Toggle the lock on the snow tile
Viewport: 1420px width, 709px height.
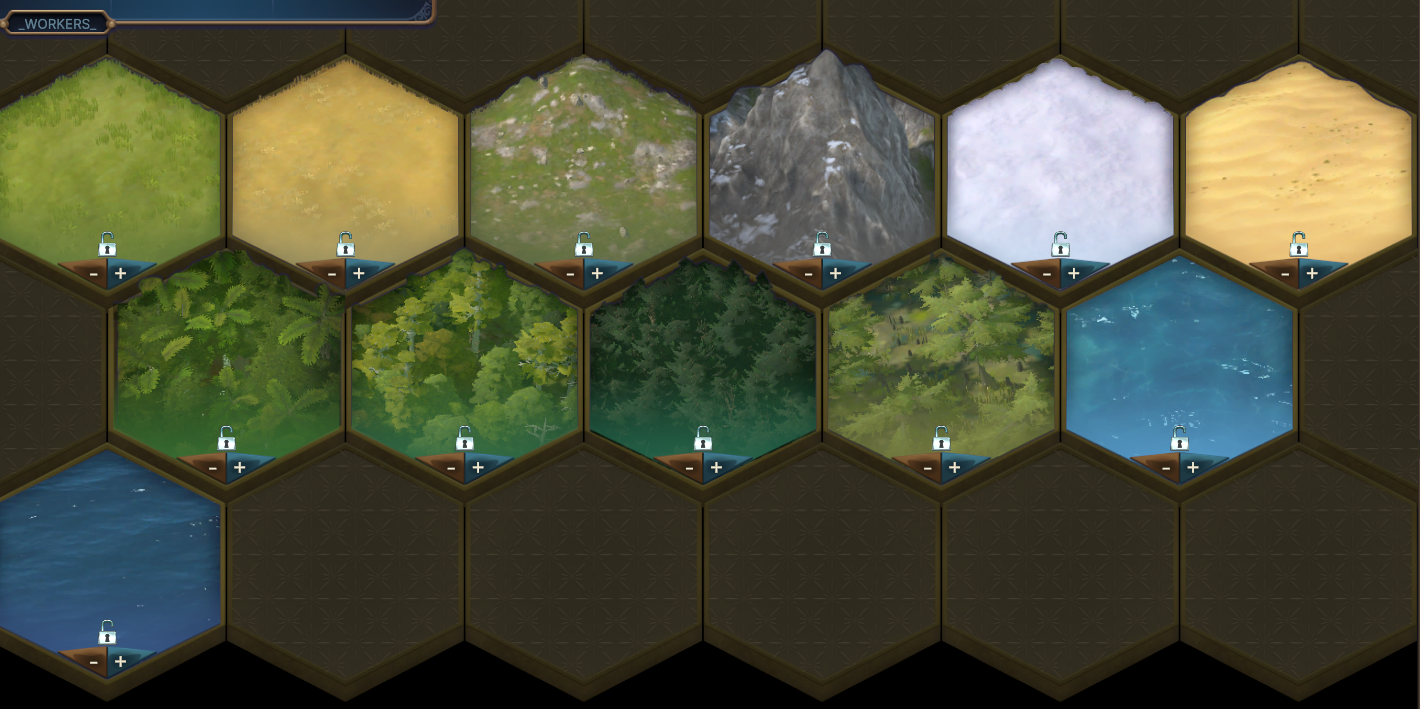pyautogui.click(x=1060, y=245)
